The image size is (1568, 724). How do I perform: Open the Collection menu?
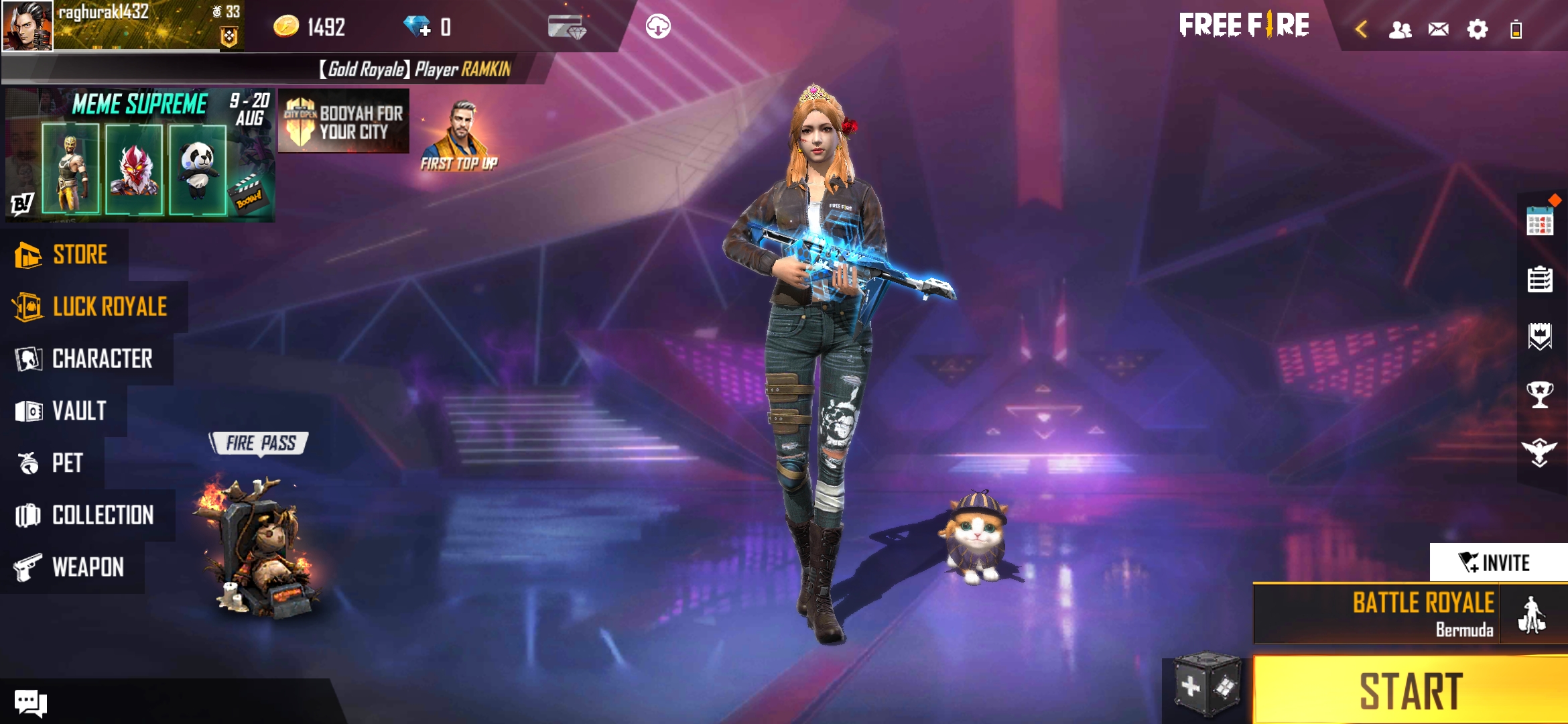86,515
